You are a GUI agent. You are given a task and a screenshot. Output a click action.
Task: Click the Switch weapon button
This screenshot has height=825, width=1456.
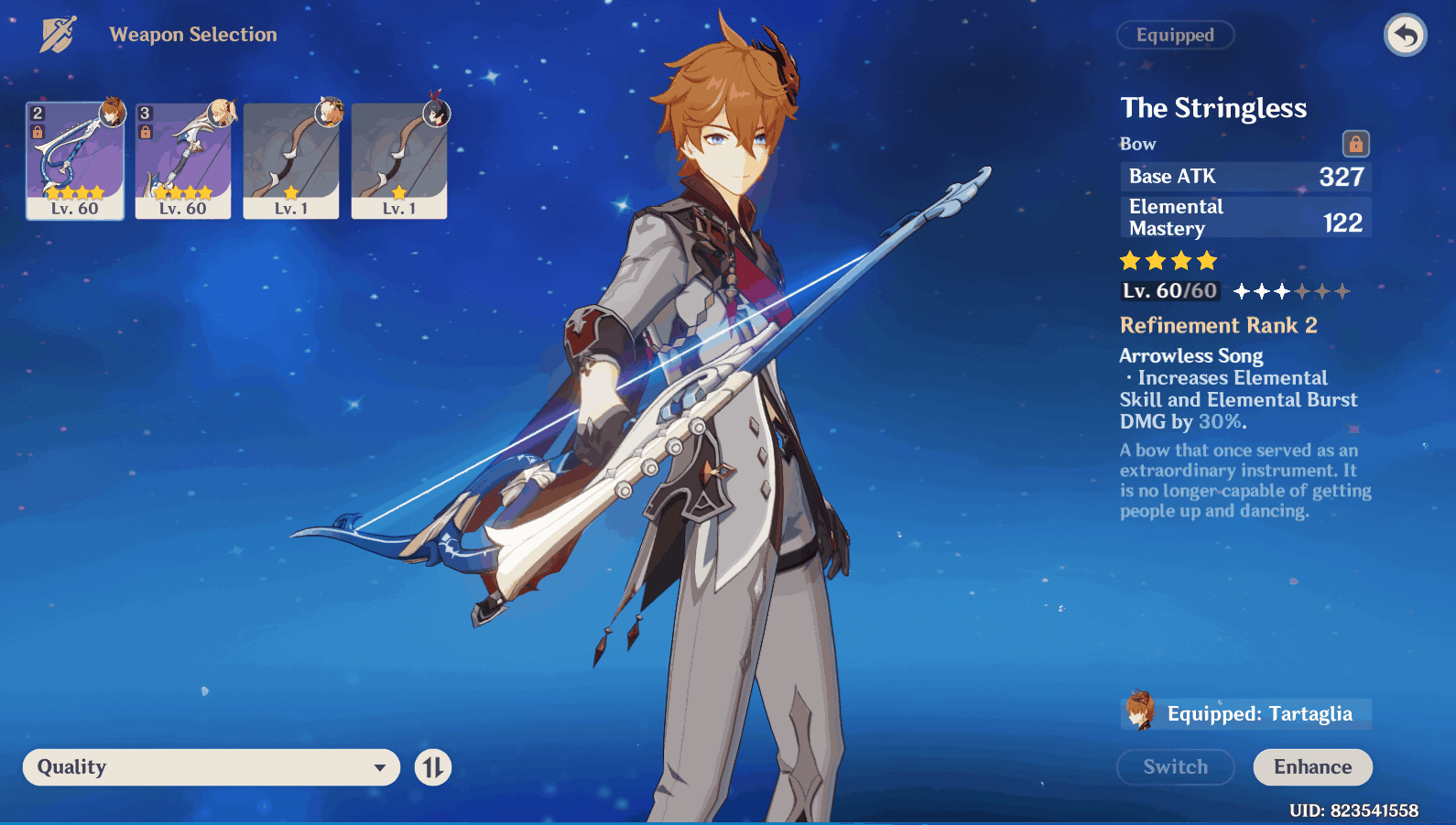coord(1175,767)
